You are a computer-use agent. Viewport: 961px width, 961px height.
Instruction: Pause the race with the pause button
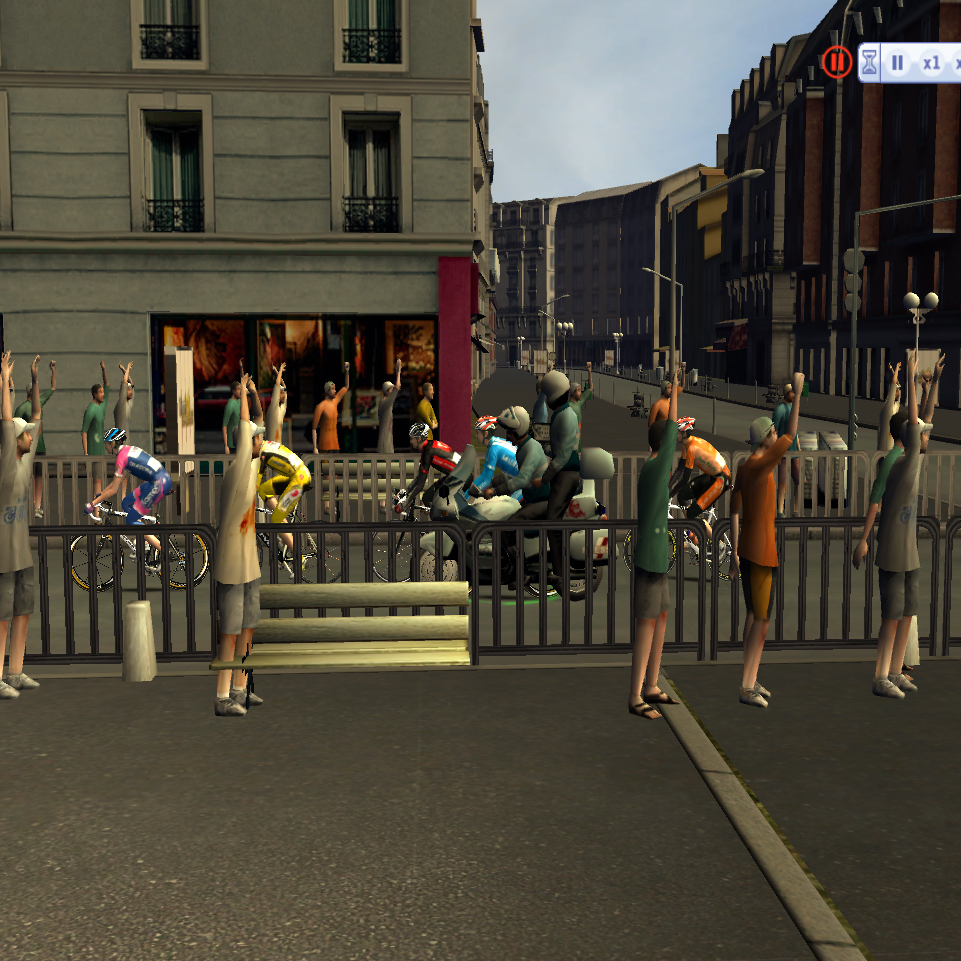pos(897,63)
